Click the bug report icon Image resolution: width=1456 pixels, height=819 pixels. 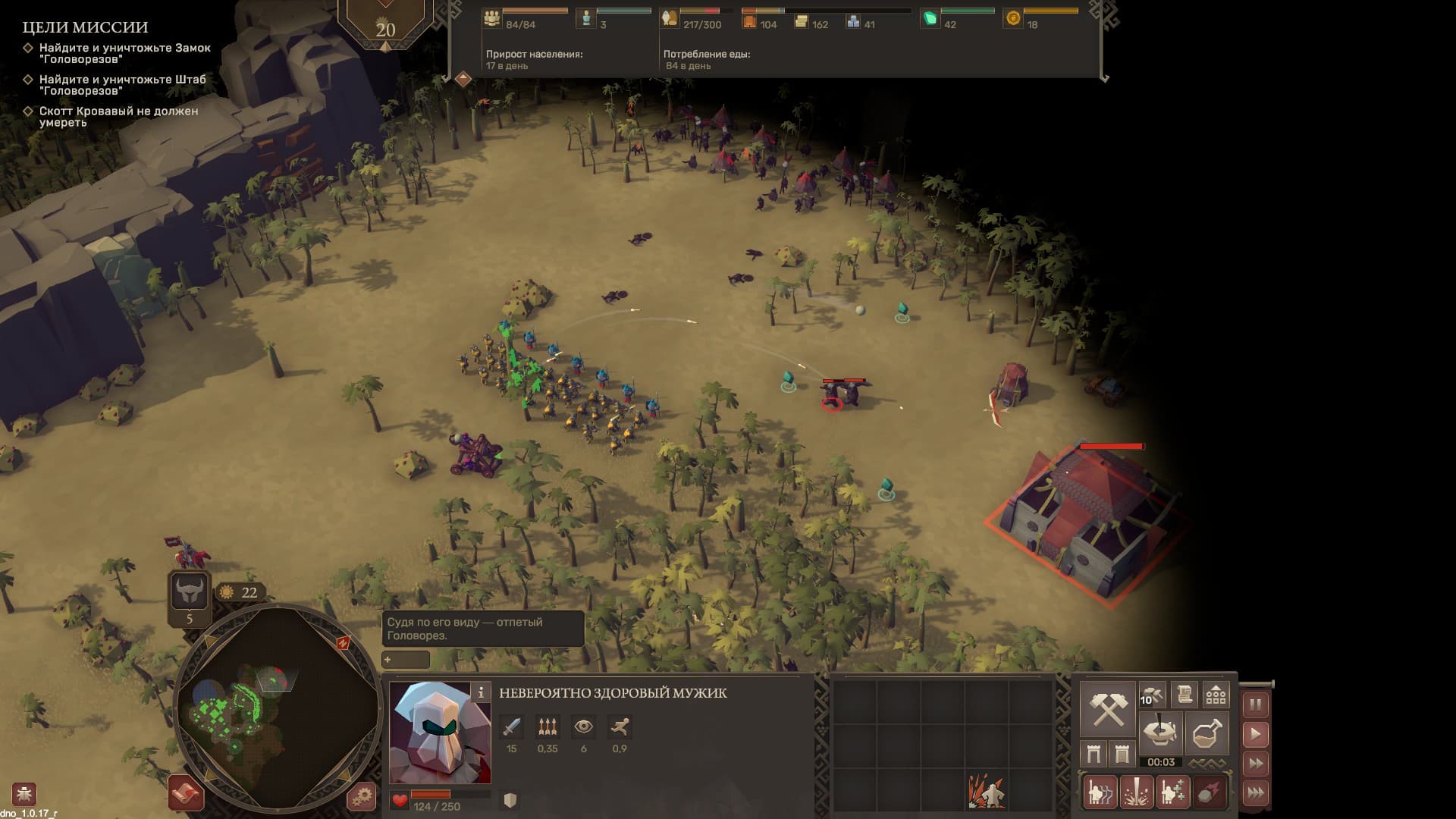point(24,794)
